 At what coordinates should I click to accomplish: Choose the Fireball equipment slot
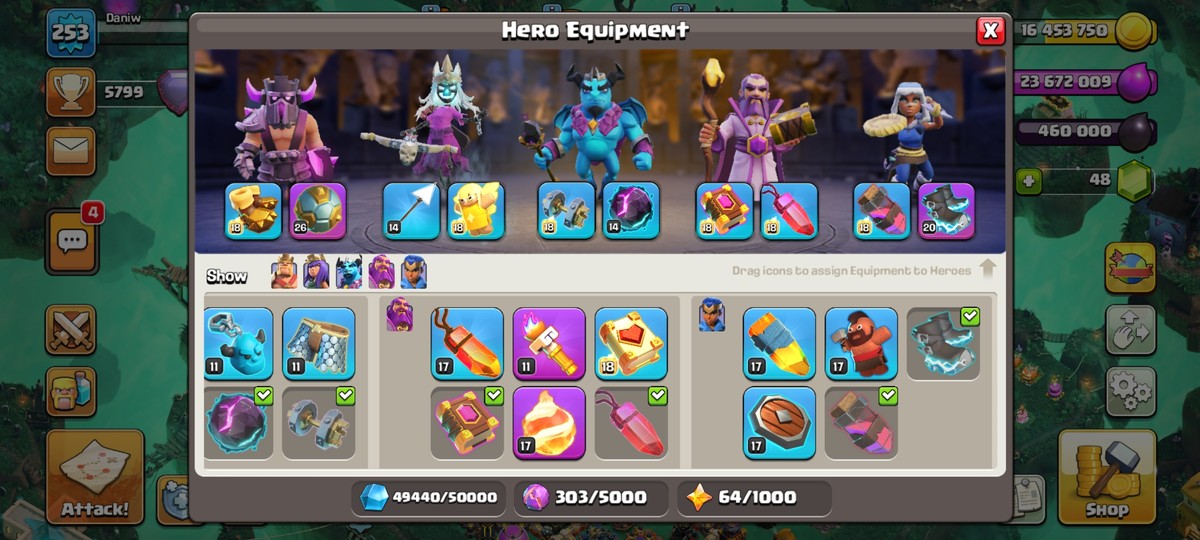549,423
